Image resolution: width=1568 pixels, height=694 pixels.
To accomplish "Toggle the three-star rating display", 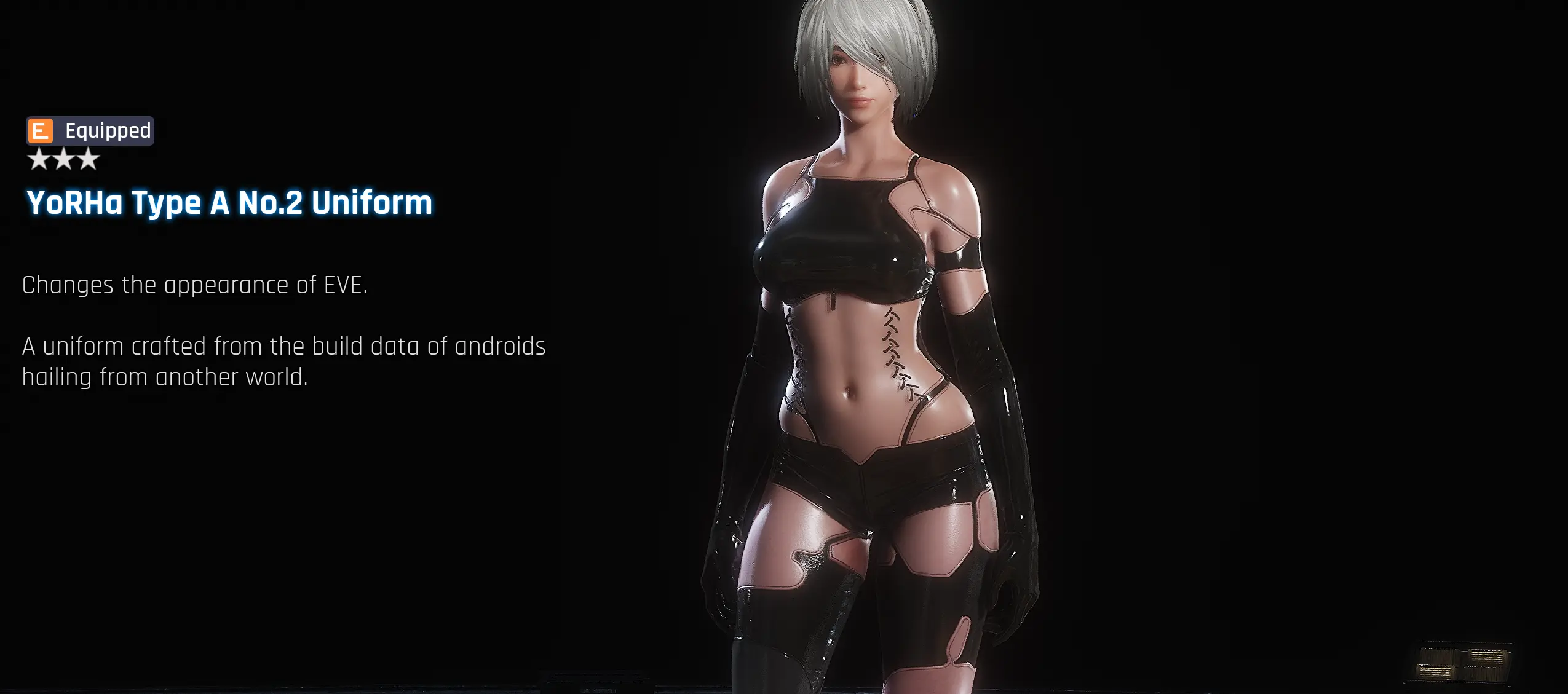I will 65,159.
